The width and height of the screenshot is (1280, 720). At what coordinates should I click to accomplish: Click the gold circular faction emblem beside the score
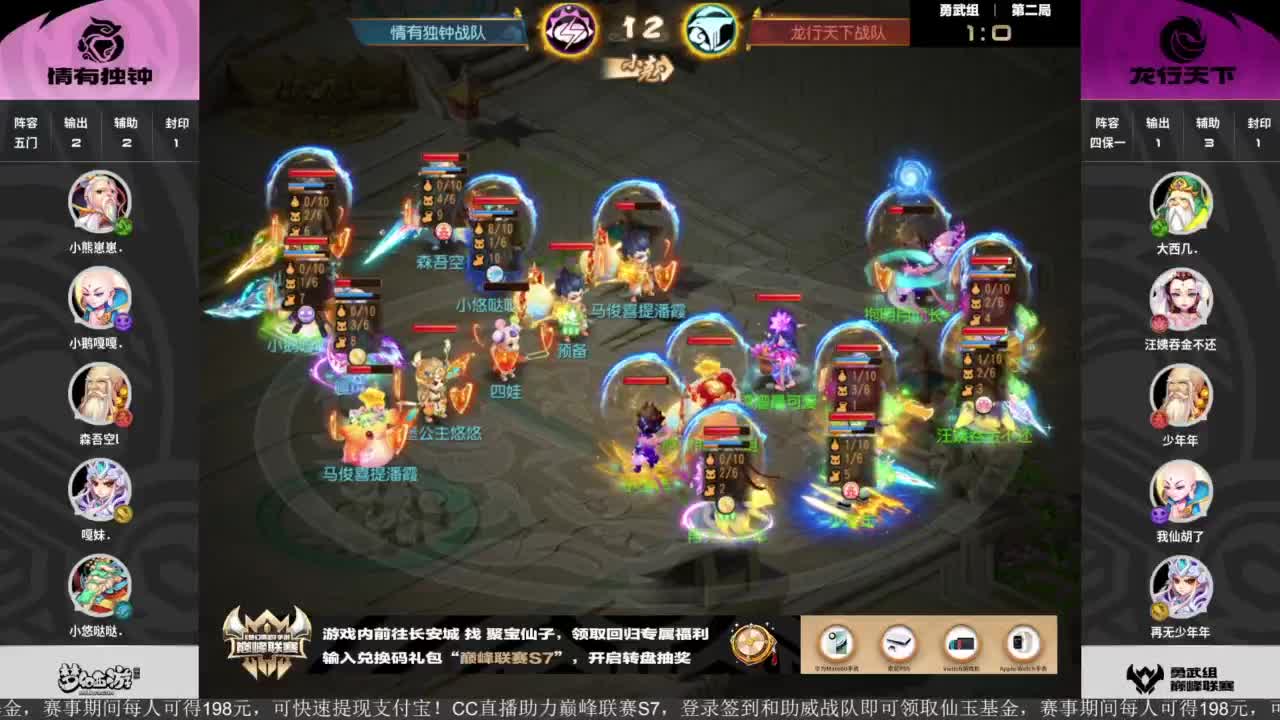pyautogui.click(x=712, y=30)
